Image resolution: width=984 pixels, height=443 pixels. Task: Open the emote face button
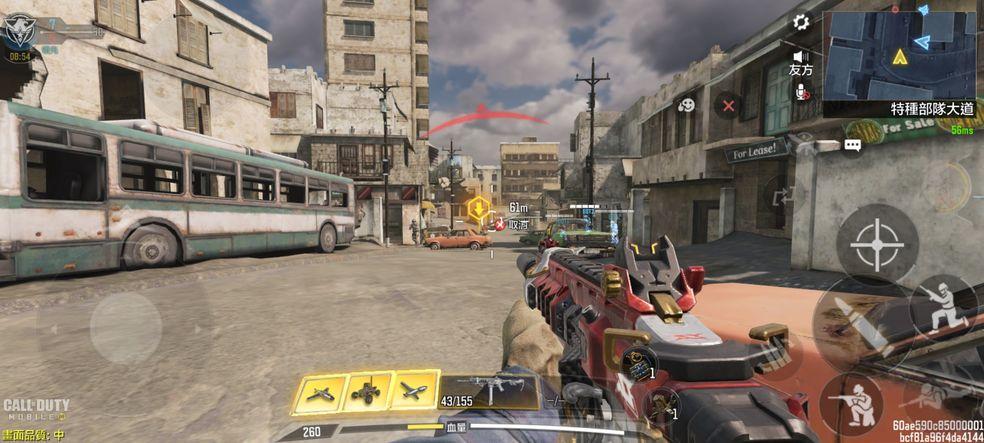[686, 104]
